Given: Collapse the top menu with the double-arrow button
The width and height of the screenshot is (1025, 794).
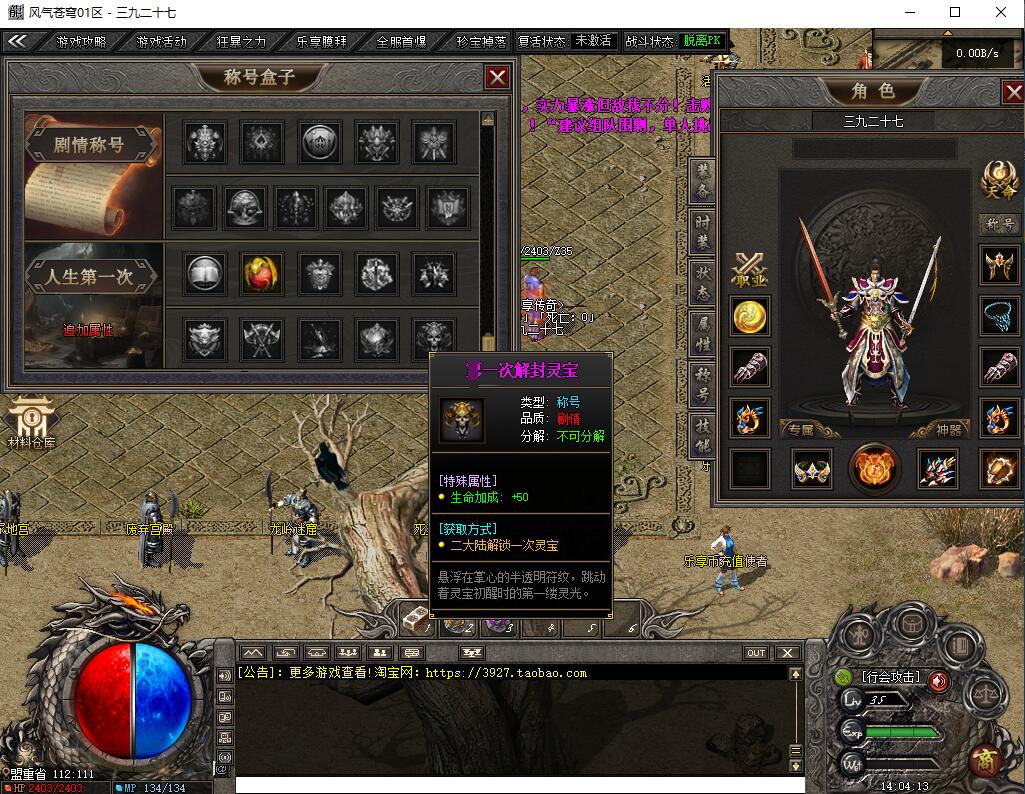Looking at the screenshot, I should (x=17, y=41).
